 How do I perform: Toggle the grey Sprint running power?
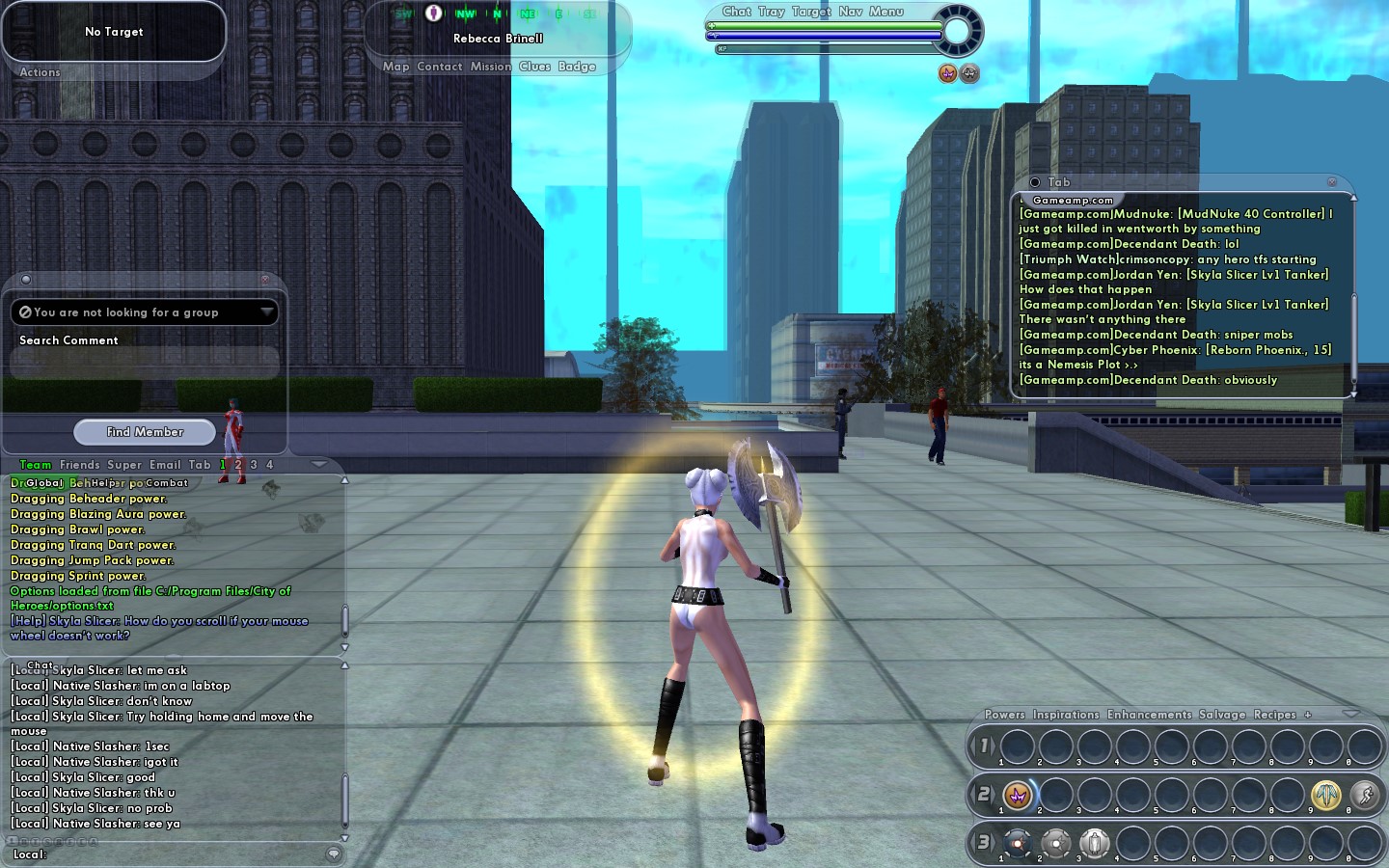[x=1364, y=795]
